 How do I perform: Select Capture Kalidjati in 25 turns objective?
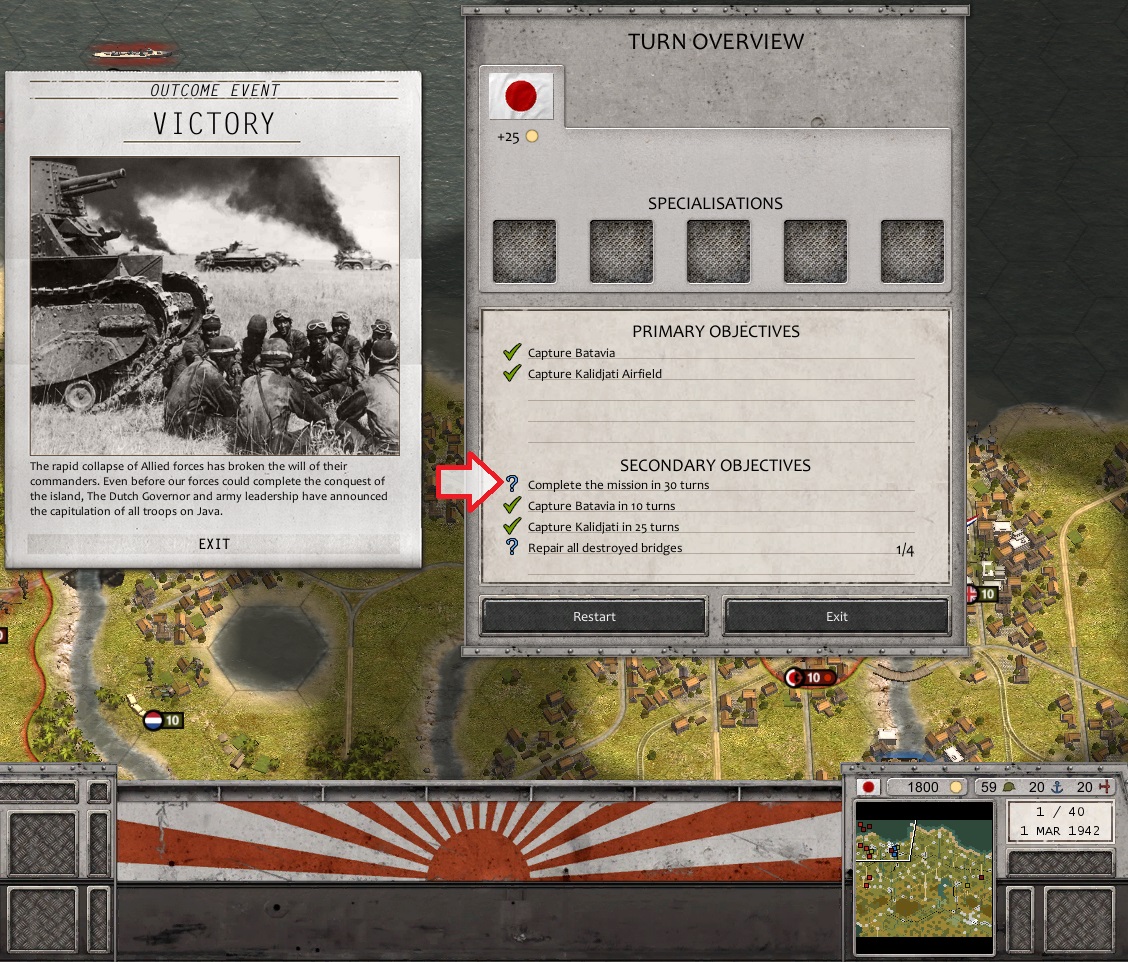pos(603,527)
